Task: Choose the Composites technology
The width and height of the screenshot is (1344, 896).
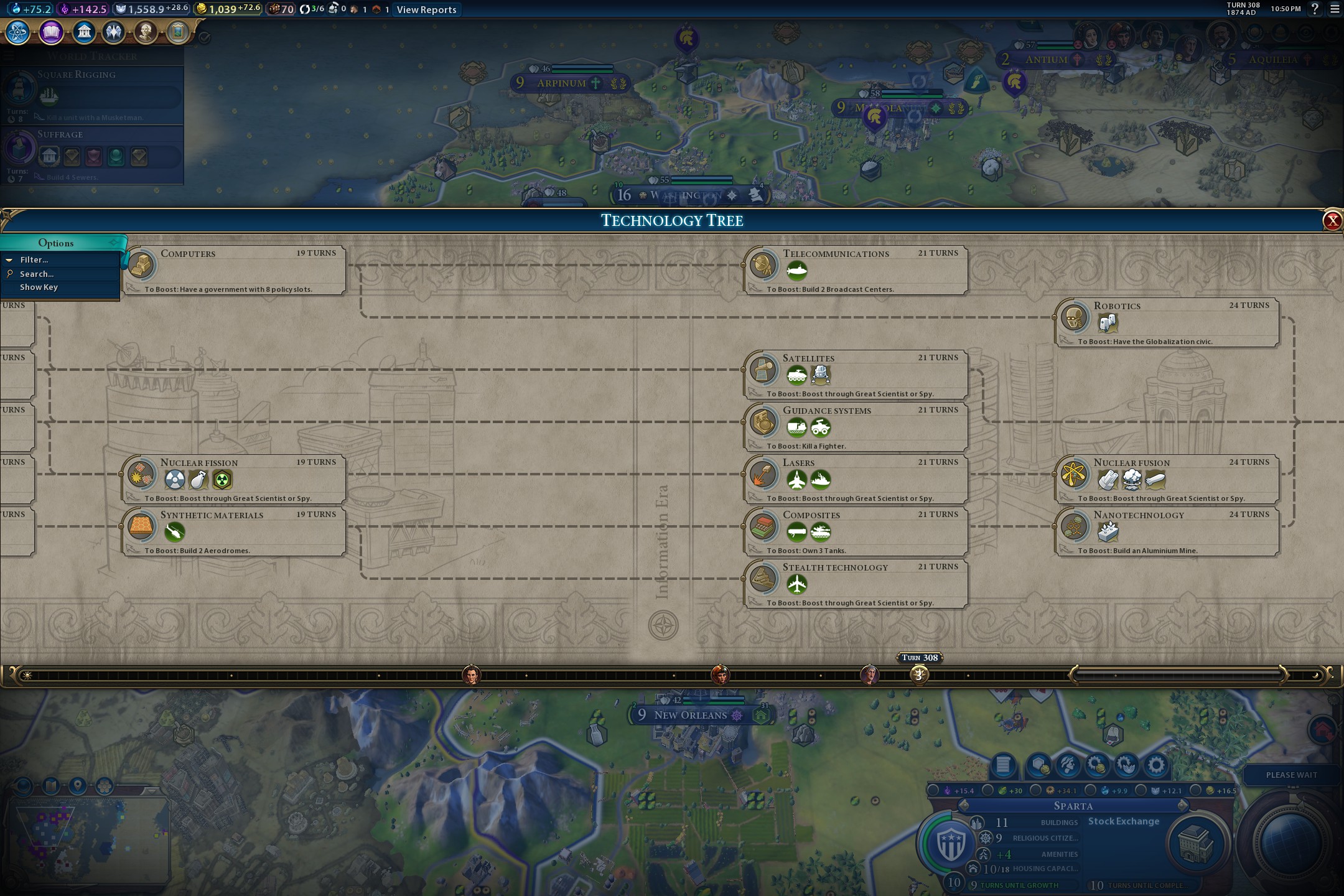Action: (x=856, y=531)
